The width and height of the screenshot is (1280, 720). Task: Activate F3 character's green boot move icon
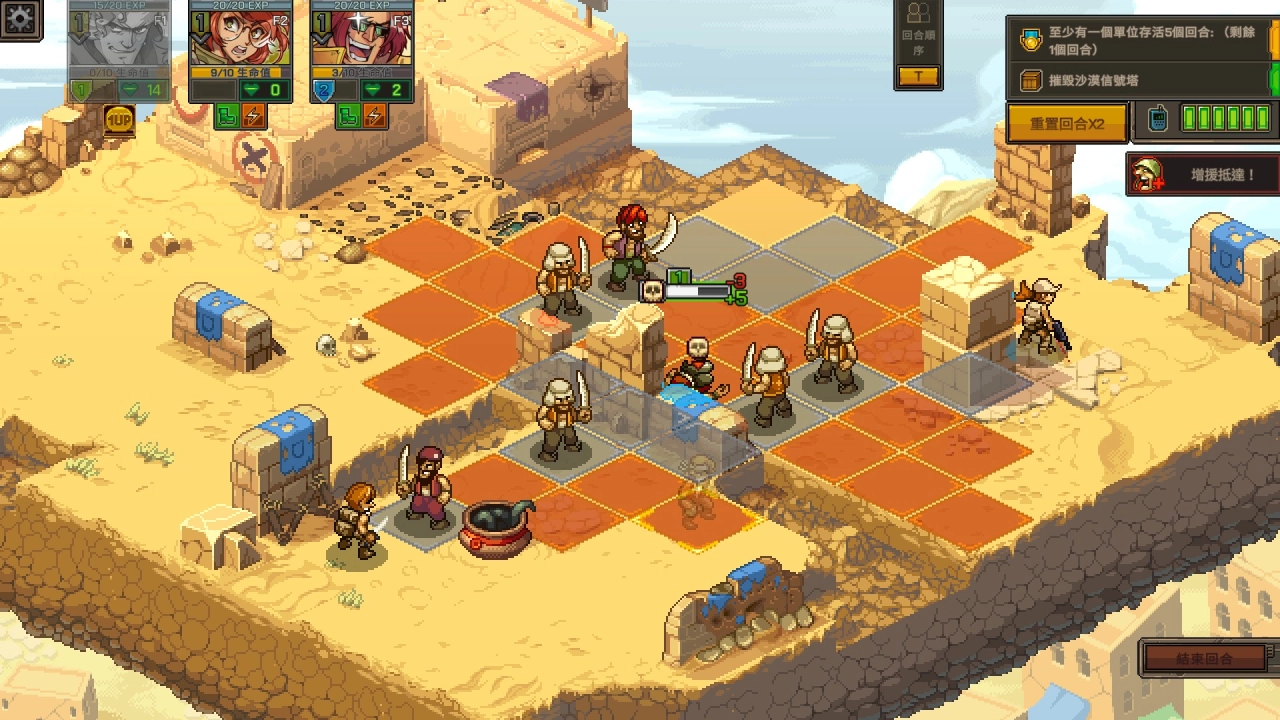point(348,116)
